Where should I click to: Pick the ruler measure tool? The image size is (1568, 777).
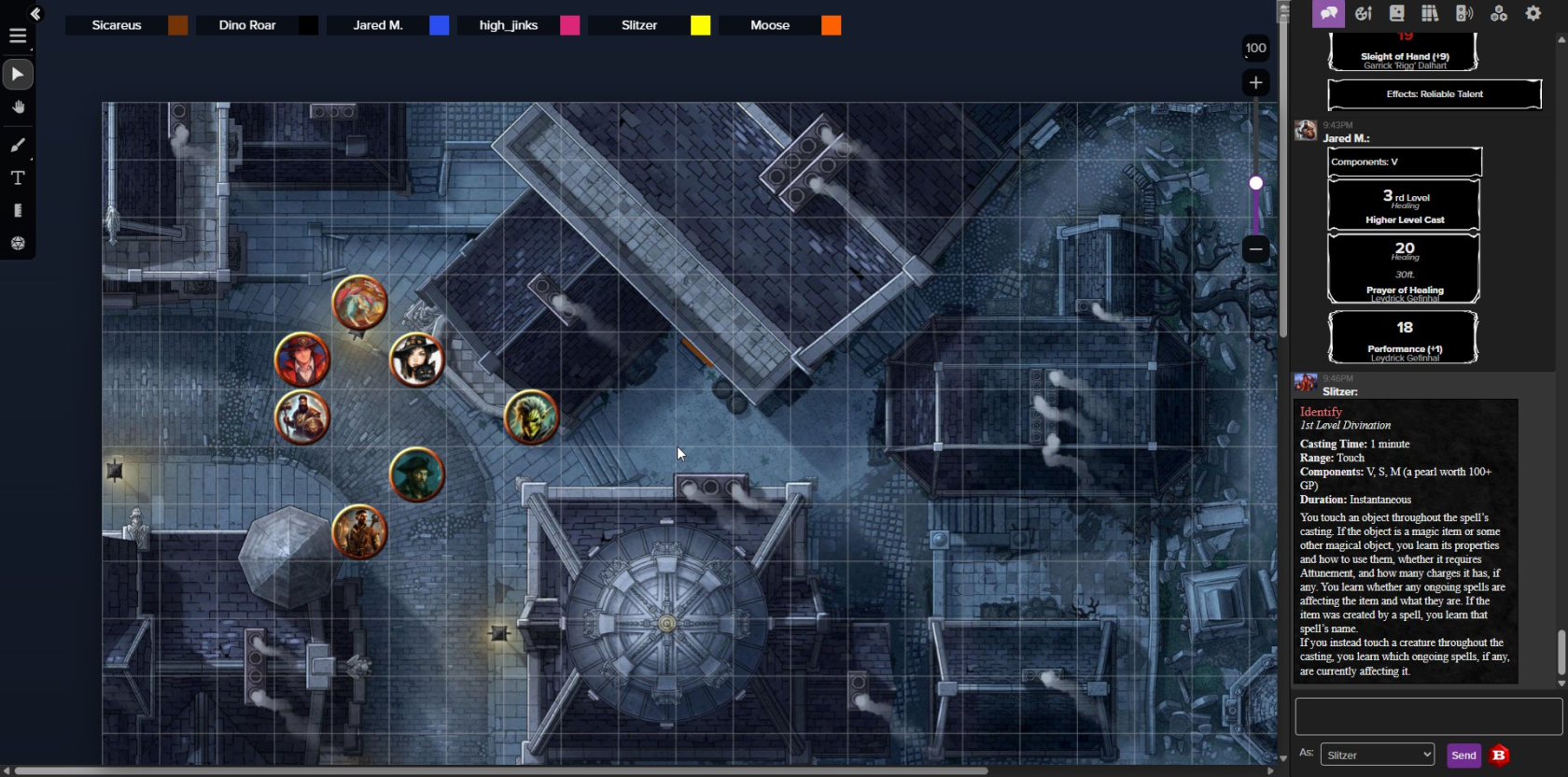click(18, 210)
